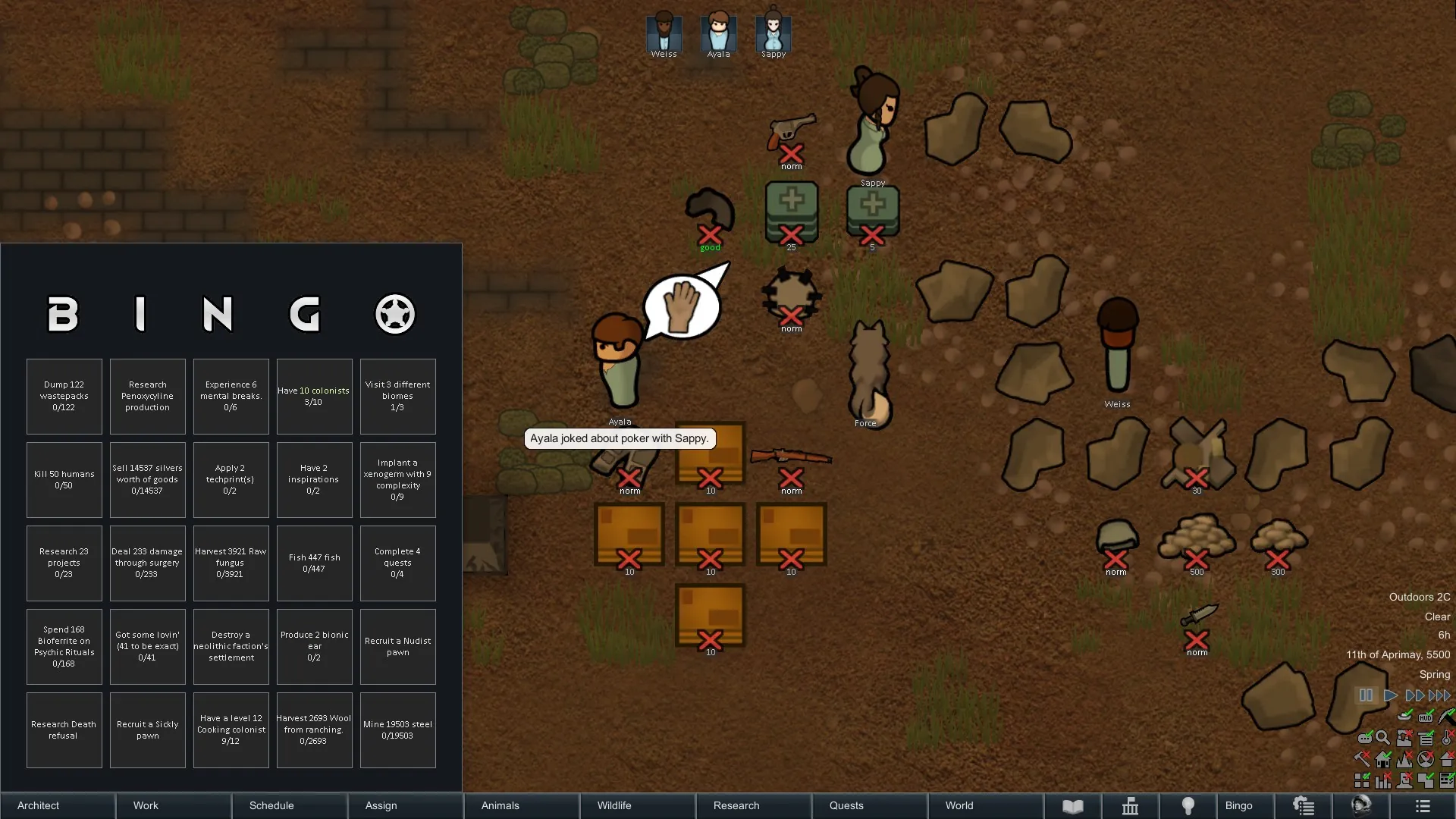Viewport: 1456px width, 819px height.
Task: Open the history book icon tab
Action: 1072,805
